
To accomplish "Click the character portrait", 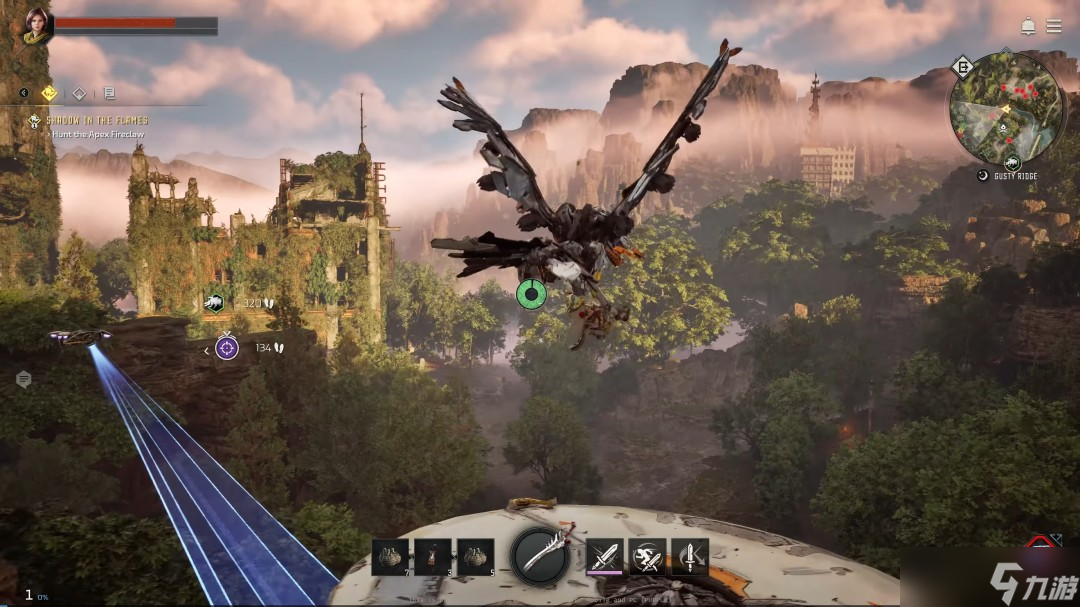I will [37, 25].
